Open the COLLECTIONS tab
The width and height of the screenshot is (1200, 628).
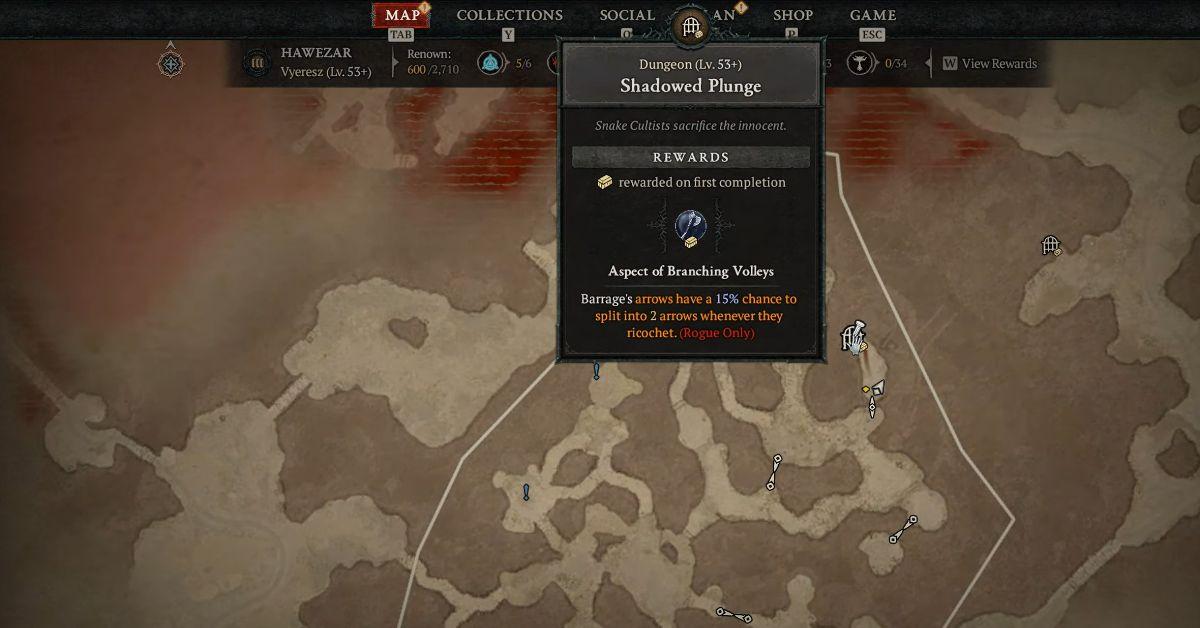509,16
